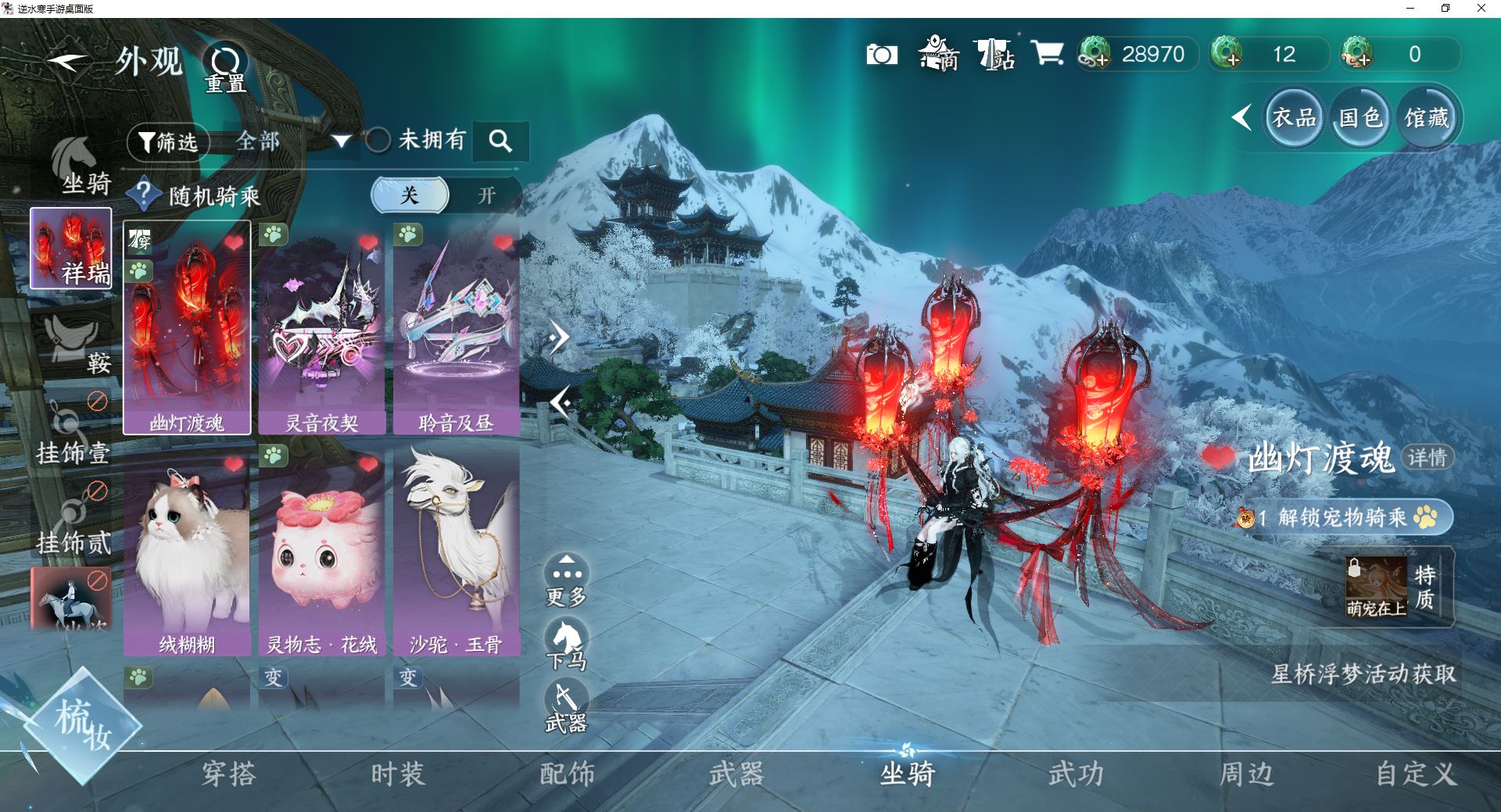The width and height of the screenshot is (1501, 812).
Task: Click the 重置 reset button
Action: [225, 67]
